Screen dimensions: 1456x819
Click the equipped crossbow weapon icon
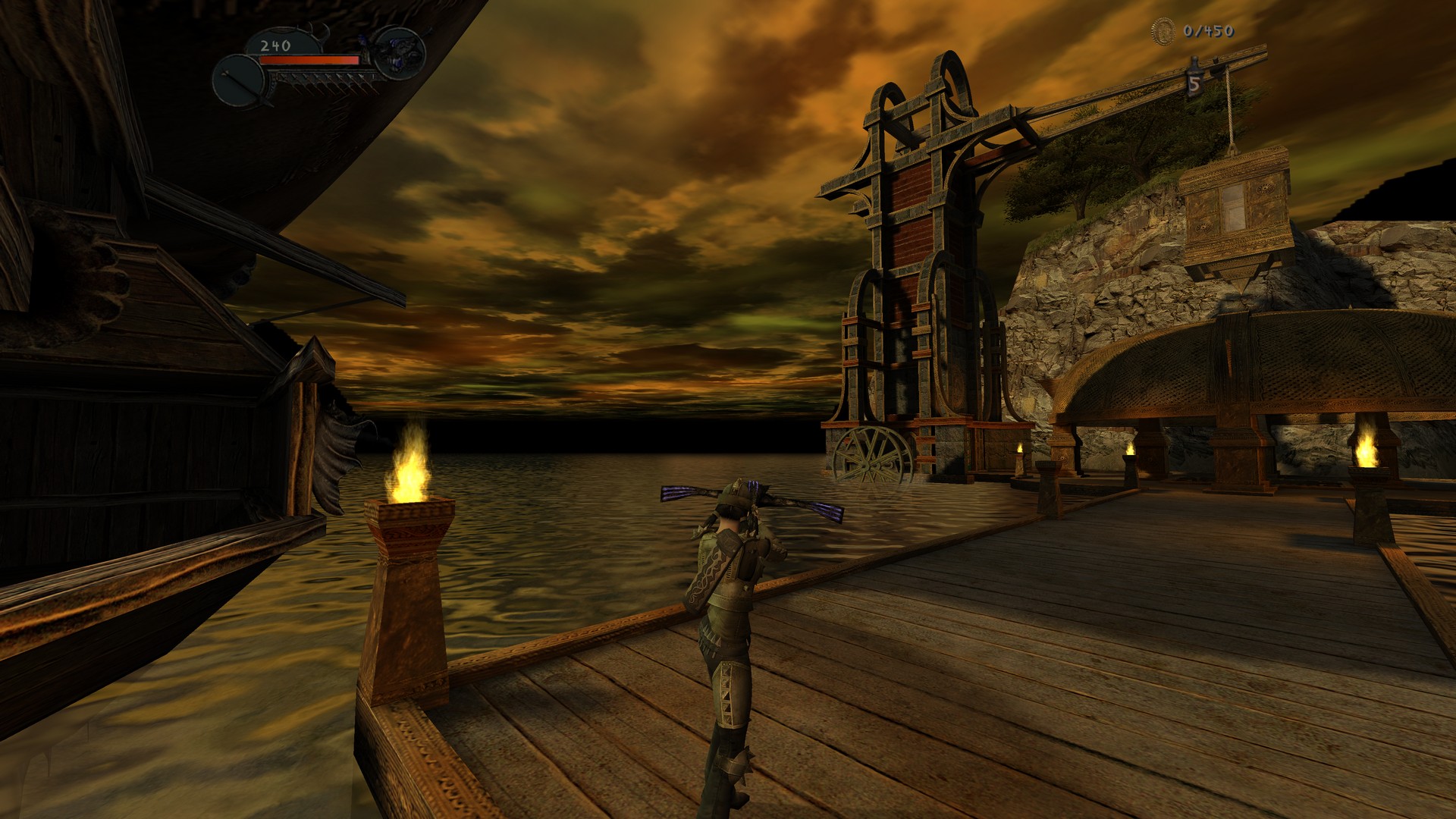399,52
